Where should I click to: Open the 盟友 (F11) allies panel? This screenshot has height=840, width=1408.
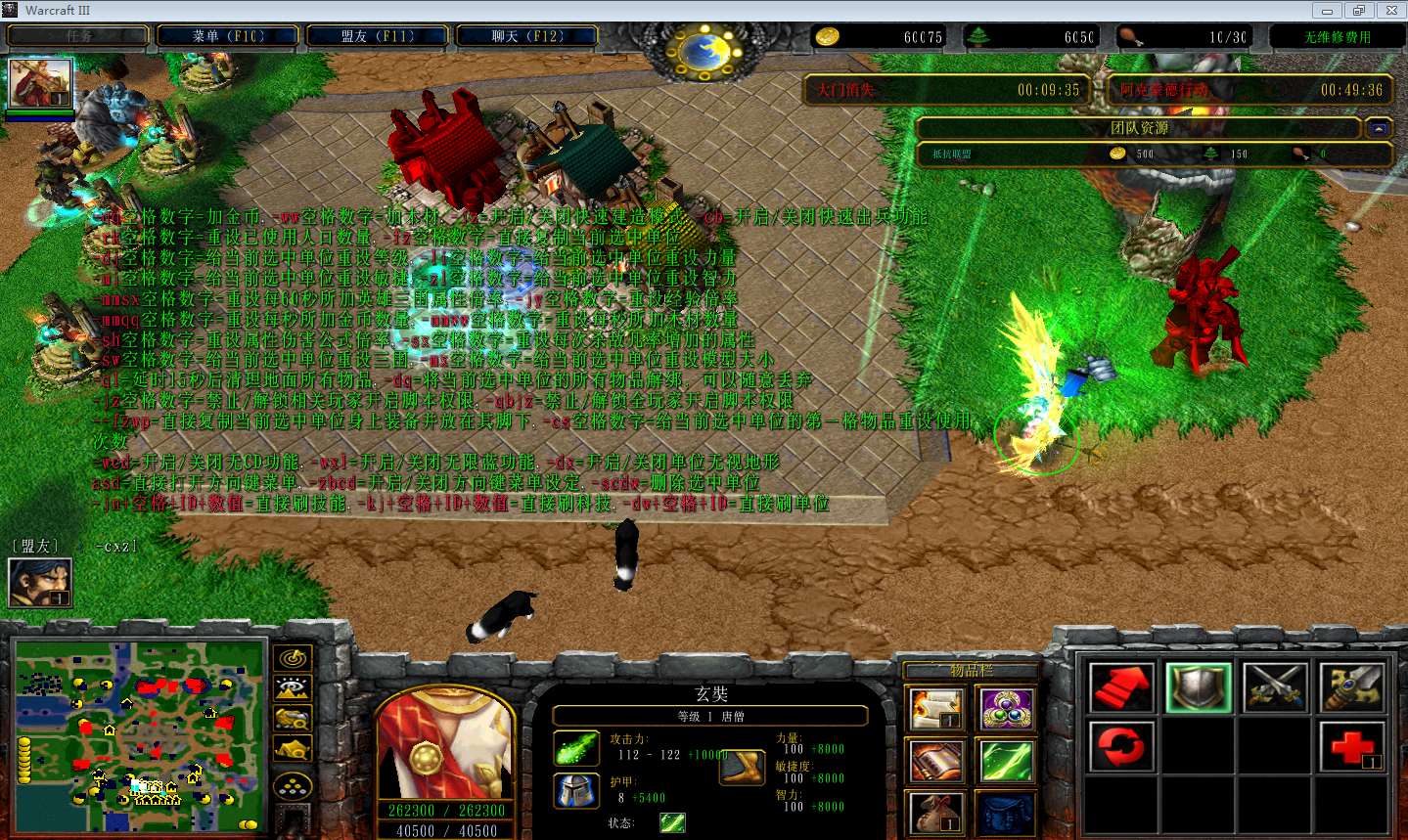[x=378, y=36]
